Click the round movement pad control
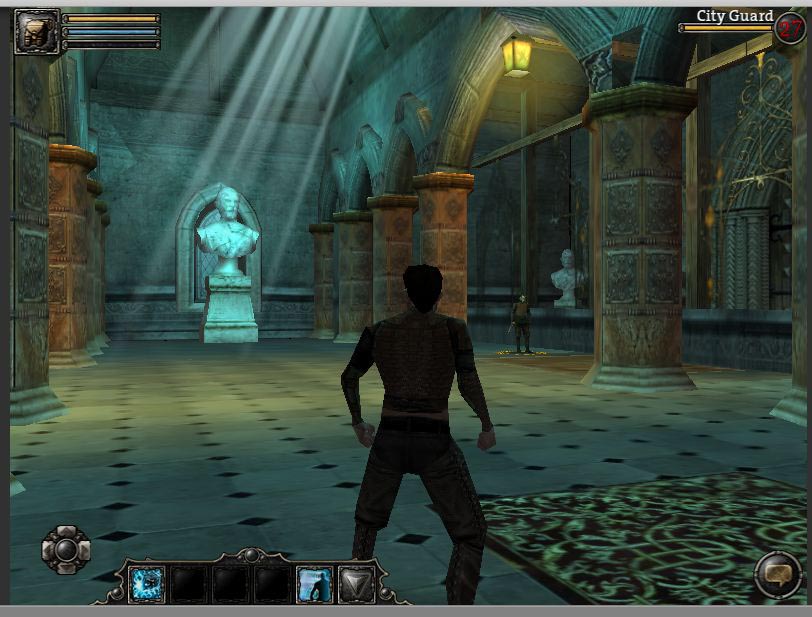Viewport: 812px width, 617px height. click(66, 549)
